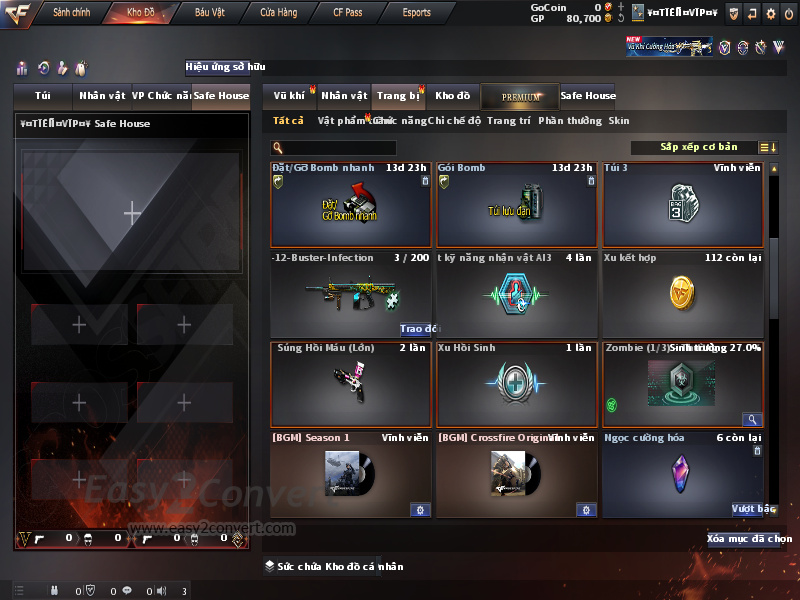Select the Túi bag tab
This screenshot has width=800, height=600.
(x=43, y=96)
